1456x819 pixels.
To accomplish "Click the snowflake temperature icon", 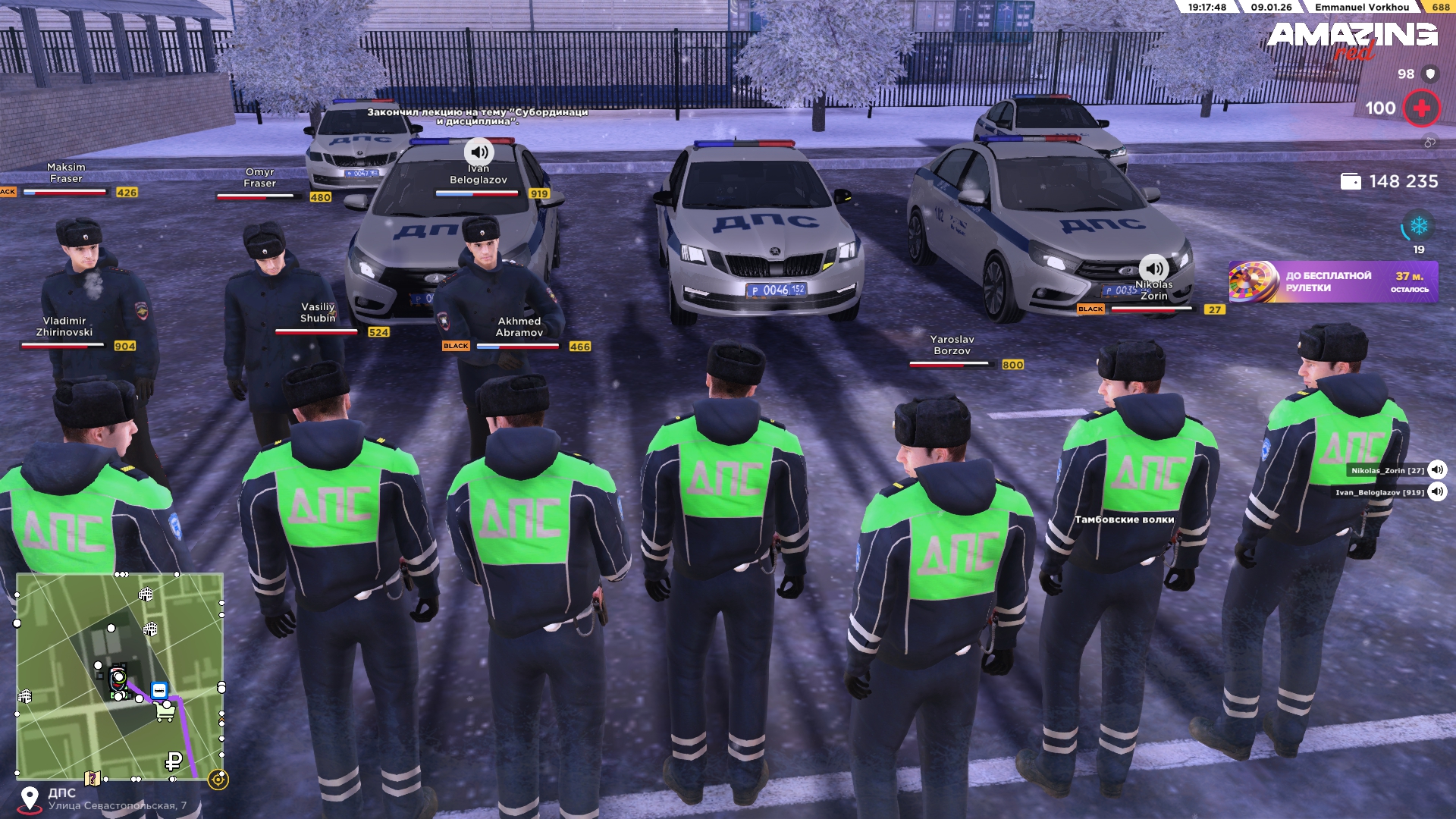I will 1418,226.
